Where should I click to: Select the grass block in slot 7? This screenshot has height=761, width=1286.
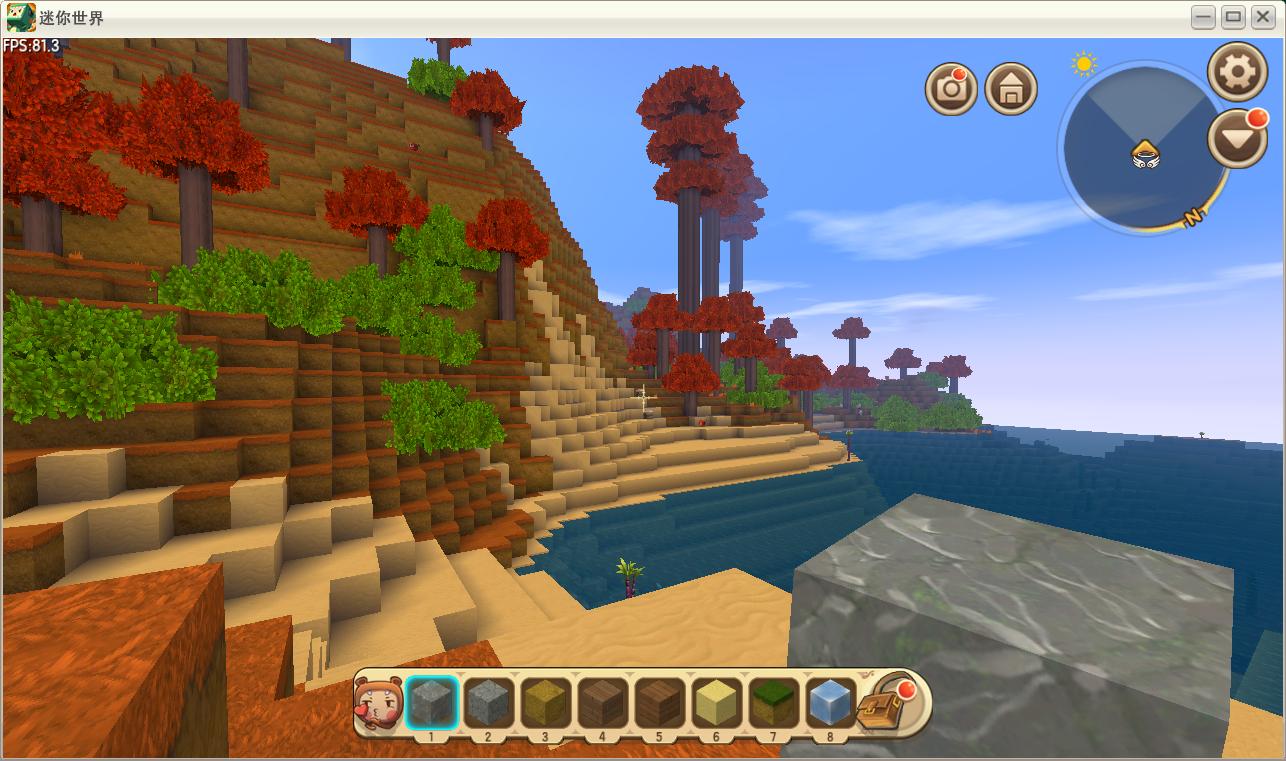click(772, 702)
